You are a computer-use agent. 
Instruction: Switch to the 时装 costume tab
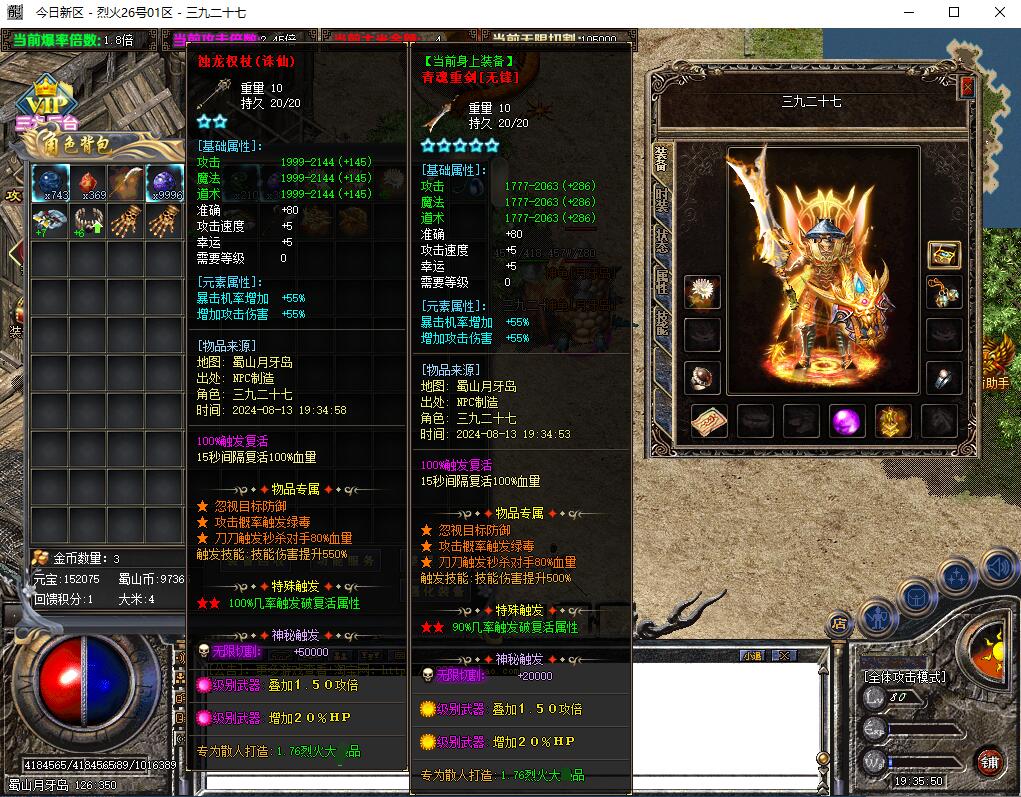[662, 198]
